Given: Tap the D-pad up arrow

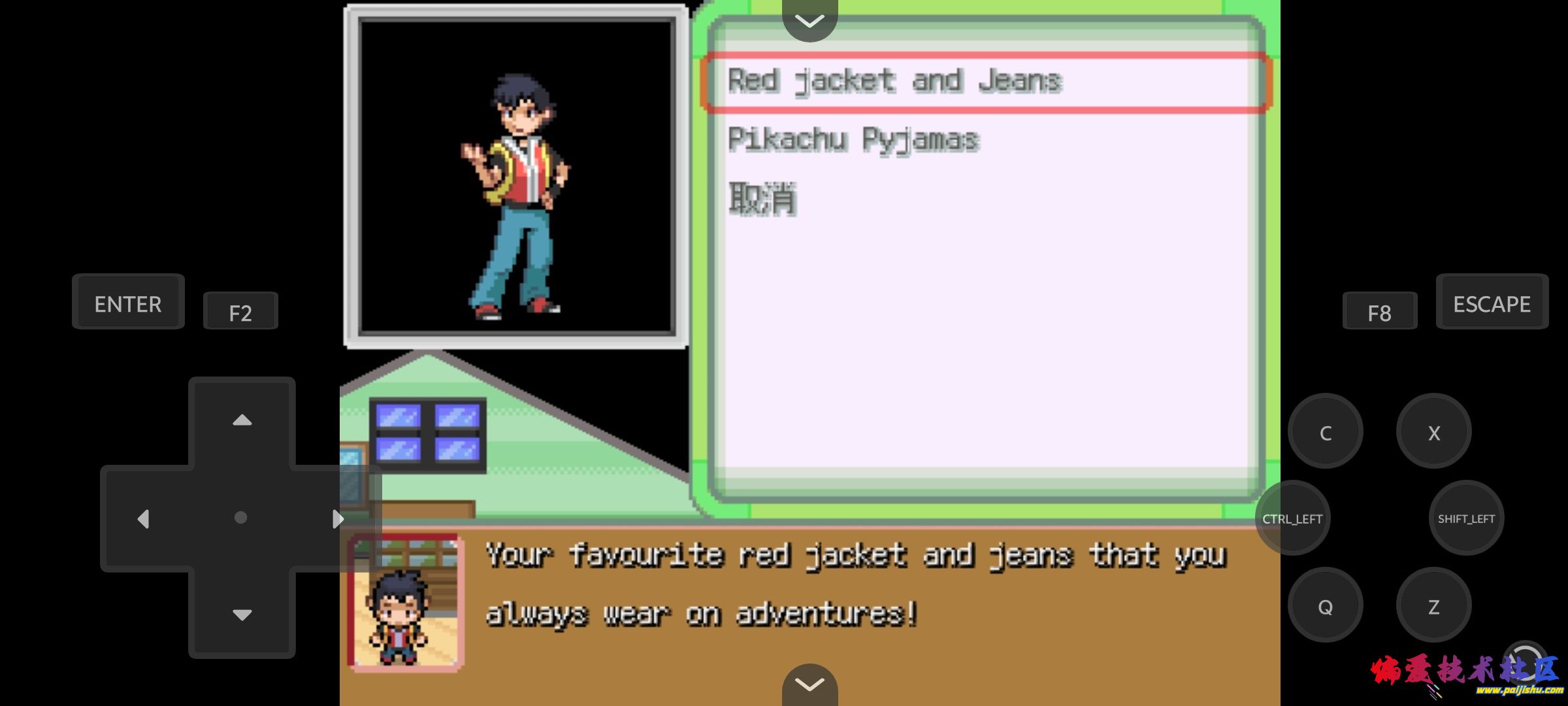Looking at the screenshot, I should click(x=242, y=420).
